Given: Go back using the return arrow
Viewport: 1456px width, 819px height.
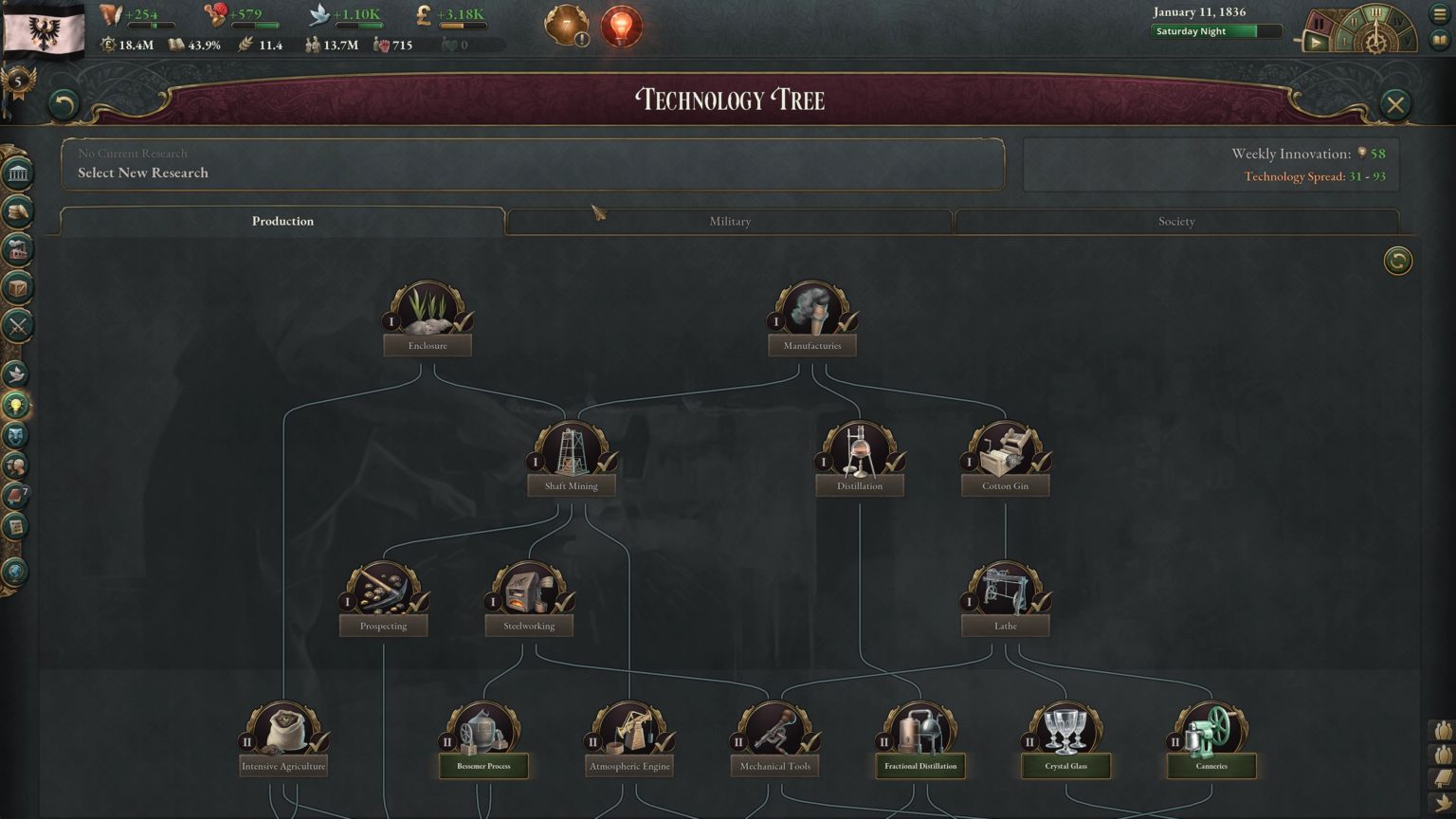Looking at the screenshot, I should (64, 104).
